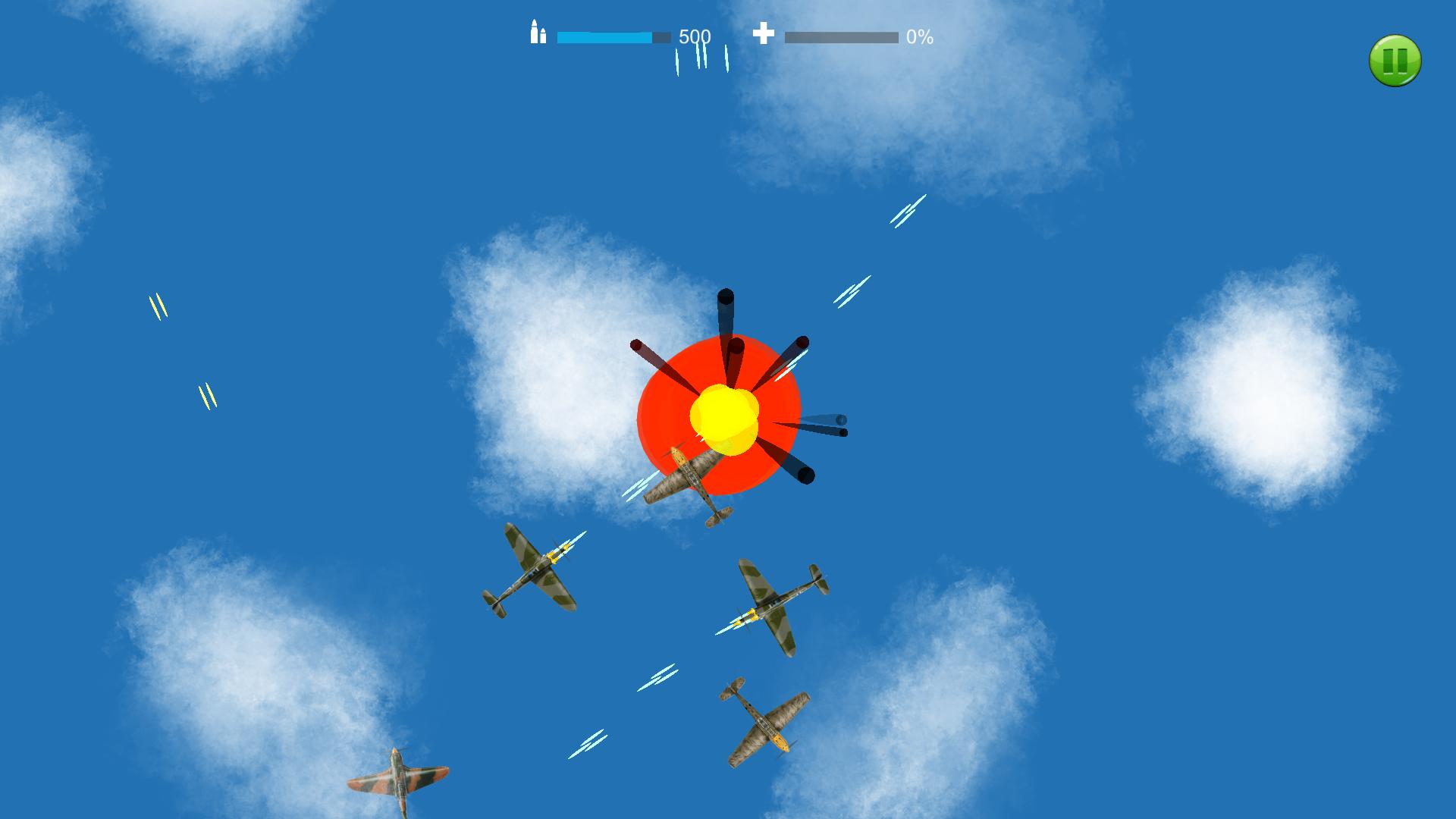Click the 0% health percentage text

[918, 36]
